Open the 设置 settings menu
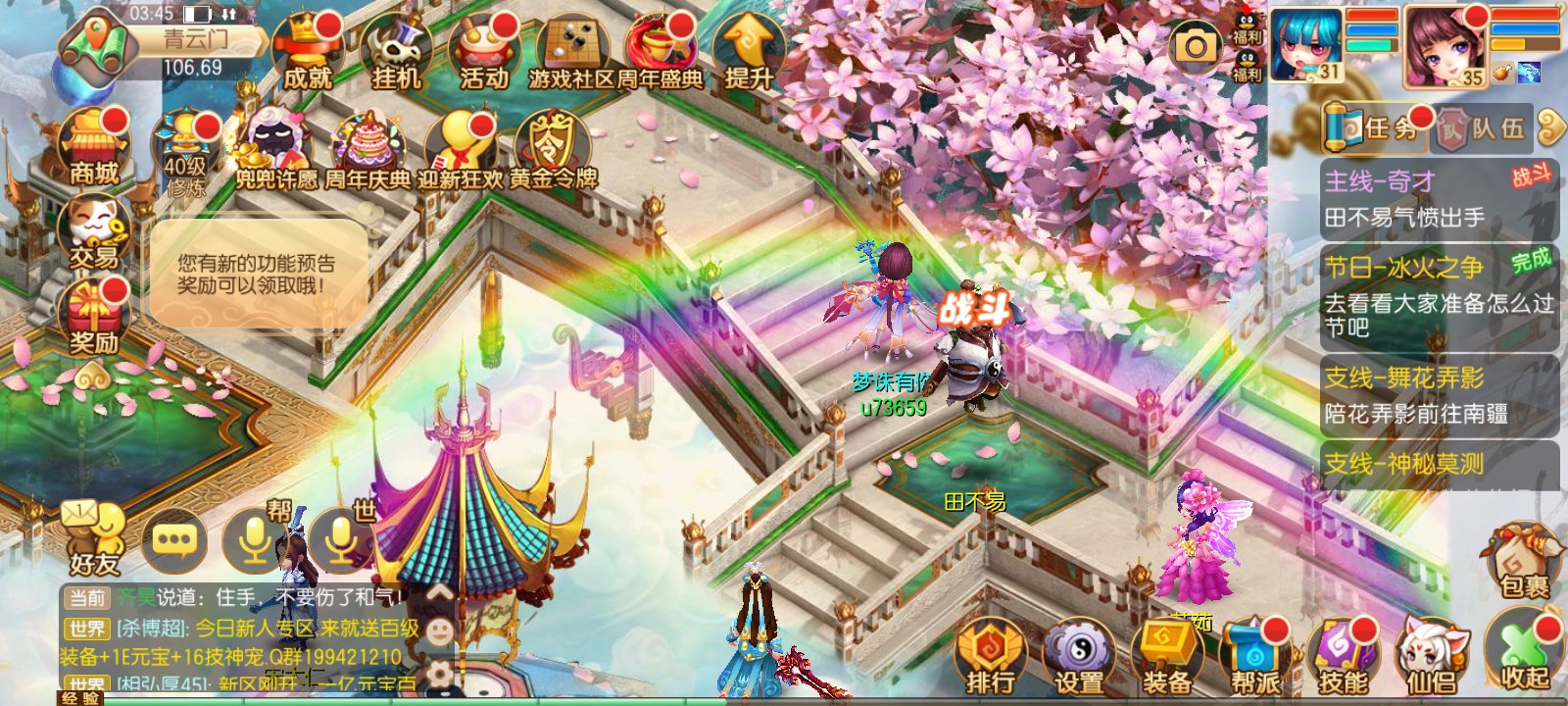The image size is (1568, 706). pyautogui.click(x=1079, y=655)
